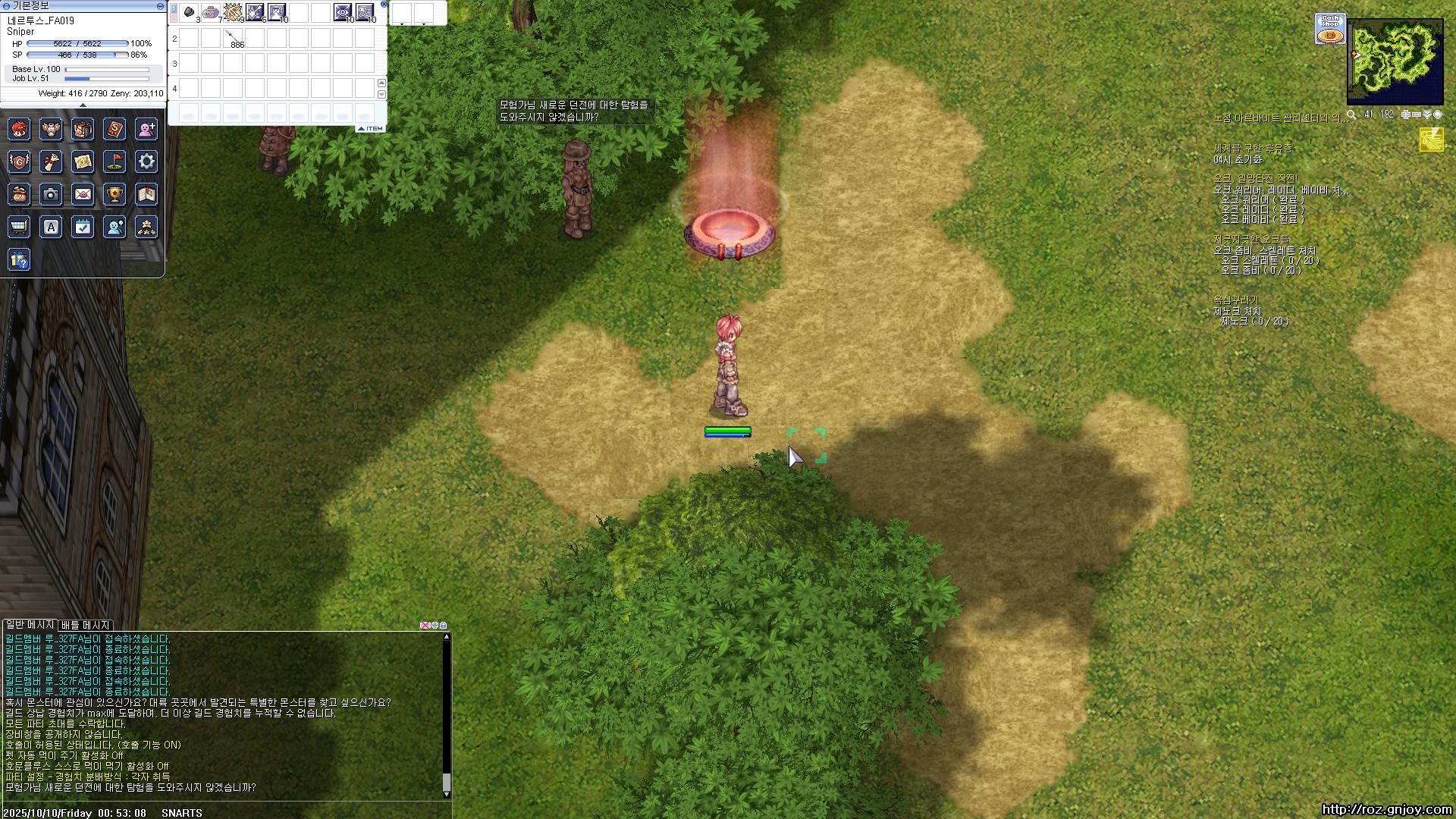Screen dimensions: 1456x819
Task: Click the minimap
Action: coord(1395,61)
